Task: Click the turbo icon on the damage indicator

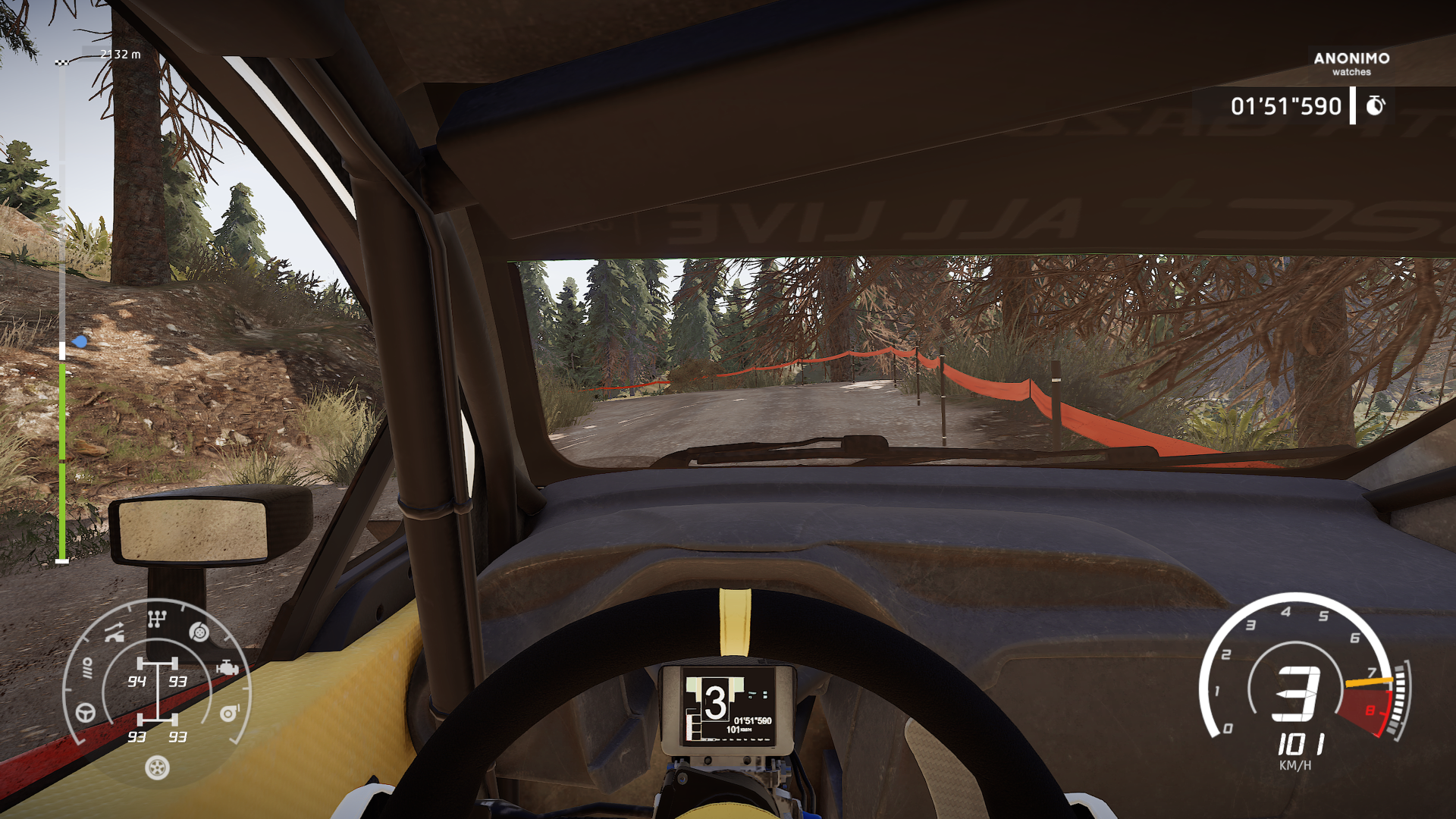Action: [x=228, y=714]
